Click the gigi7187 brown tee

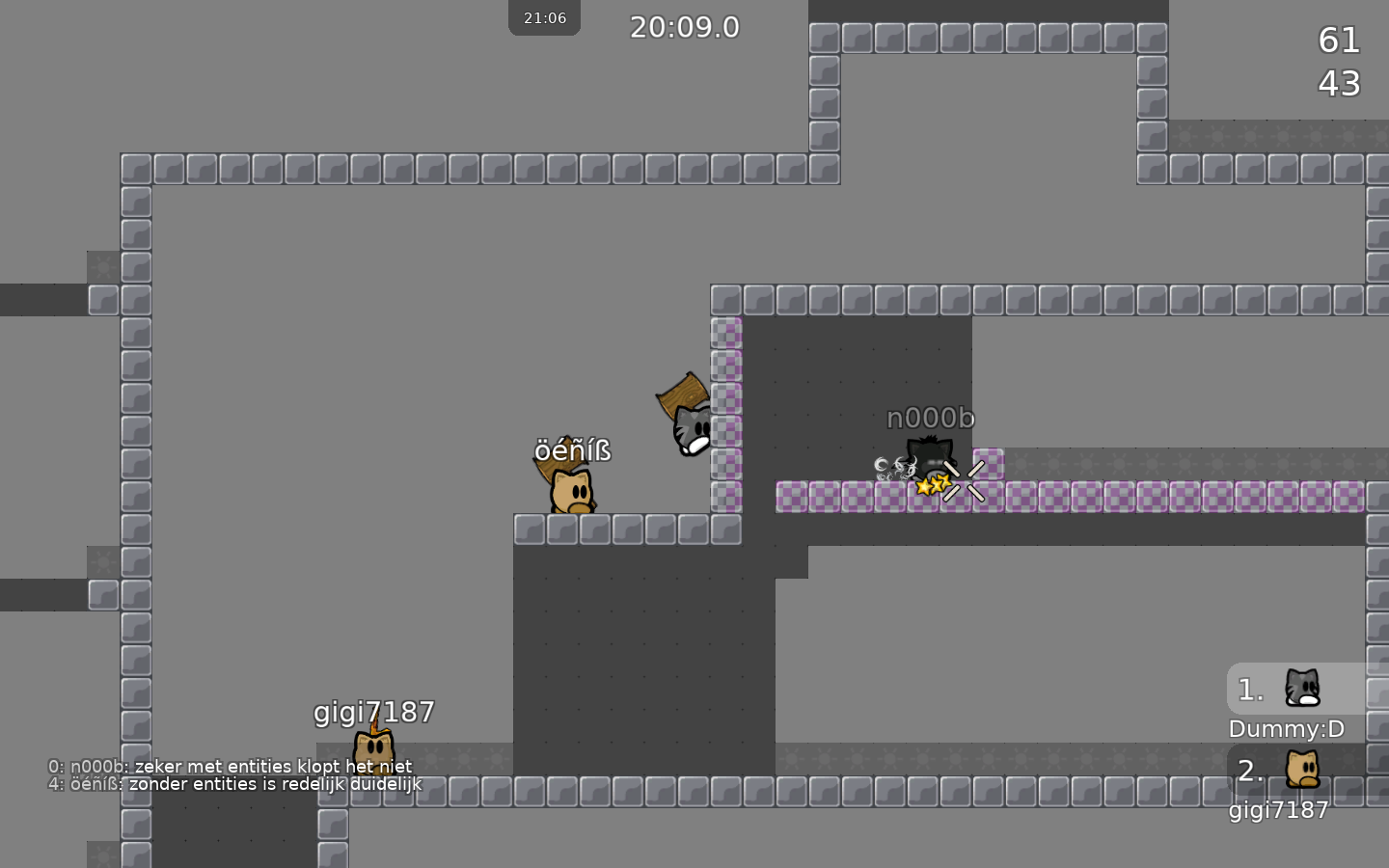[x=373, y=747]
